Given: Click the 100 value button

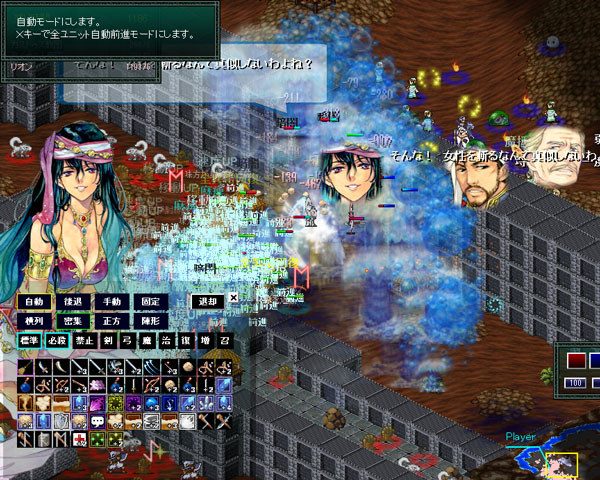Looking at the screenshot, I should 575,382.
